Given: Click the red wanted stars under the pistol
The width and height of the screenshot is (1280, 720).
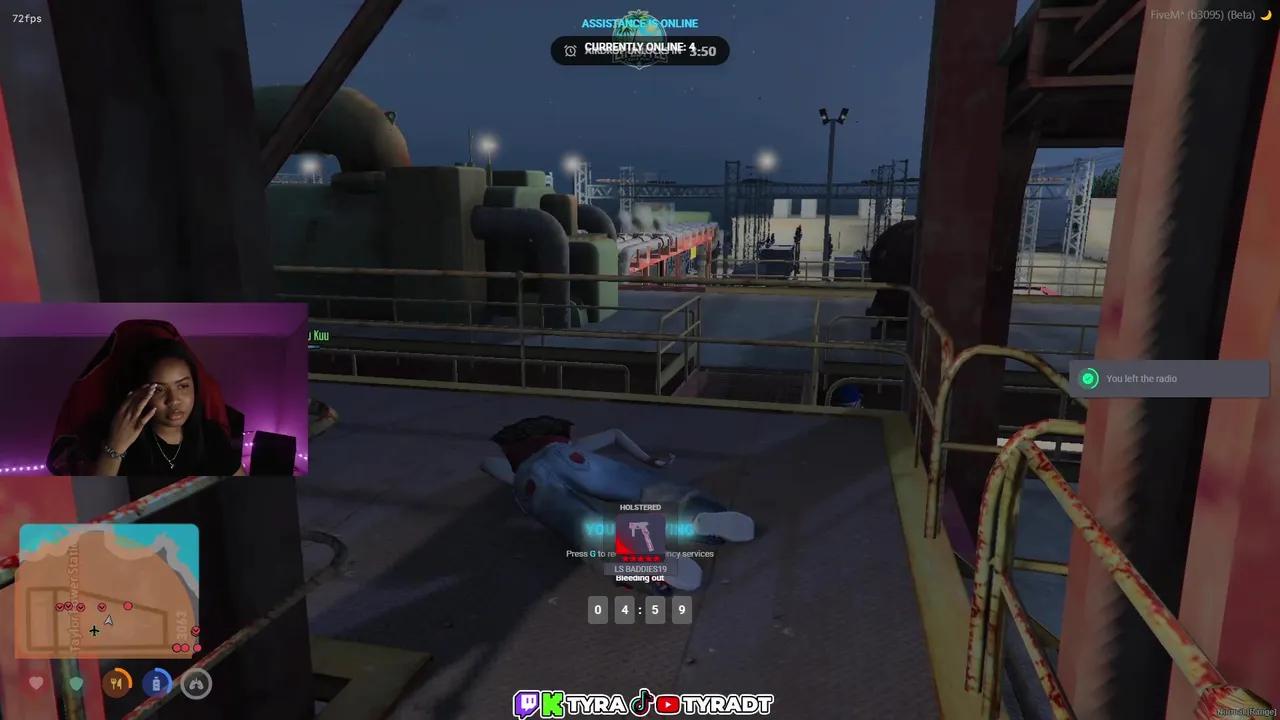Looking at the screenshot, I should [640, 557].
